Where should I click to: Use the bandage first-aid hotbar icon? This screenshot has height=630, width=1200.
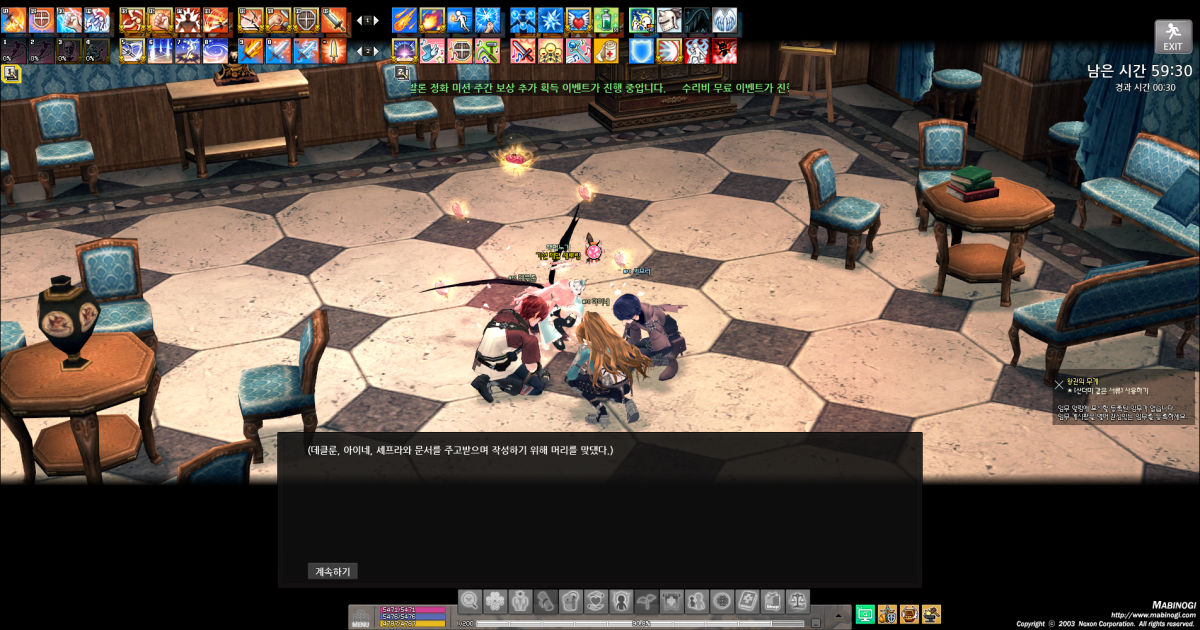coord(606,51)
